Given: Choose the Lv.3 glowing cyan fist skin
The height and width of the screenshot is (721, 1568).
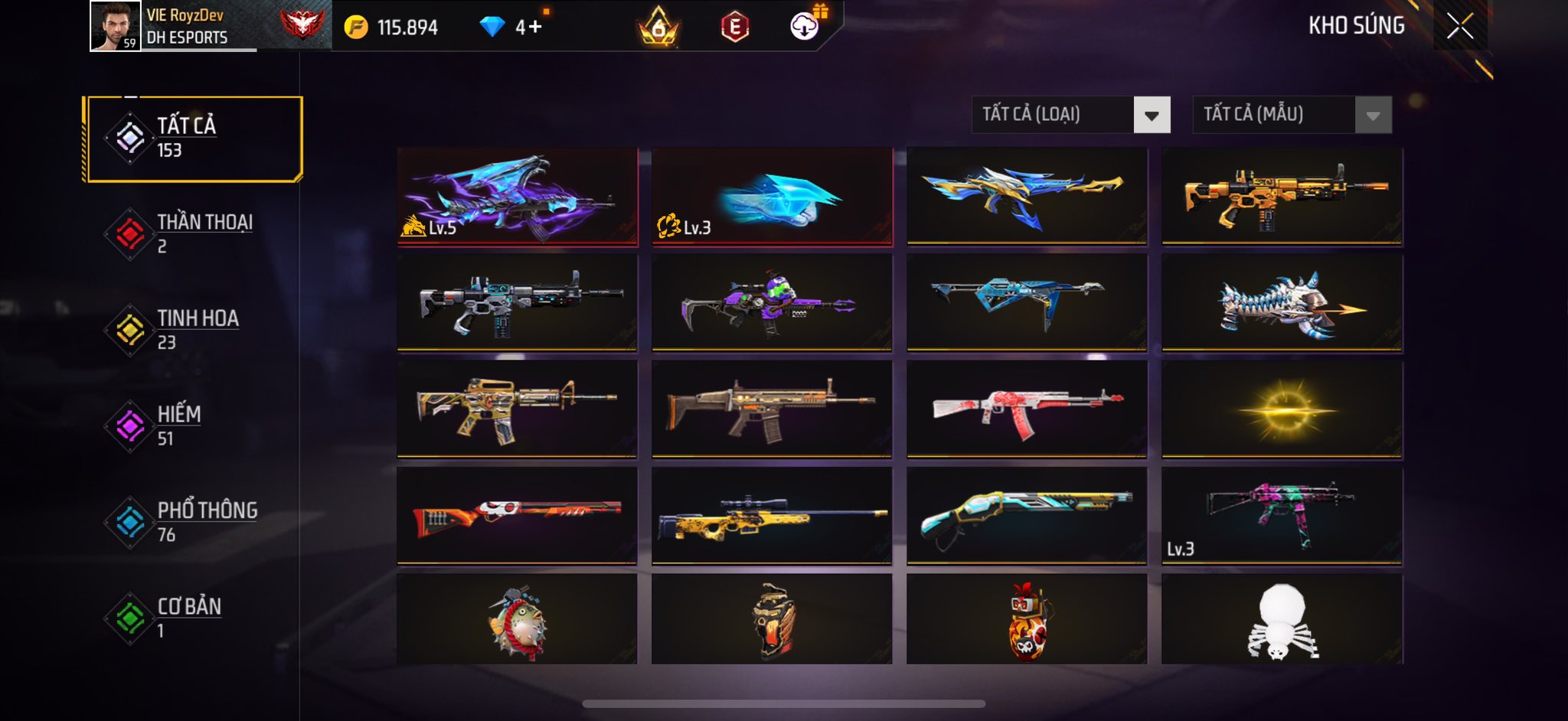Looking at the screenshot, I should 772,196.
